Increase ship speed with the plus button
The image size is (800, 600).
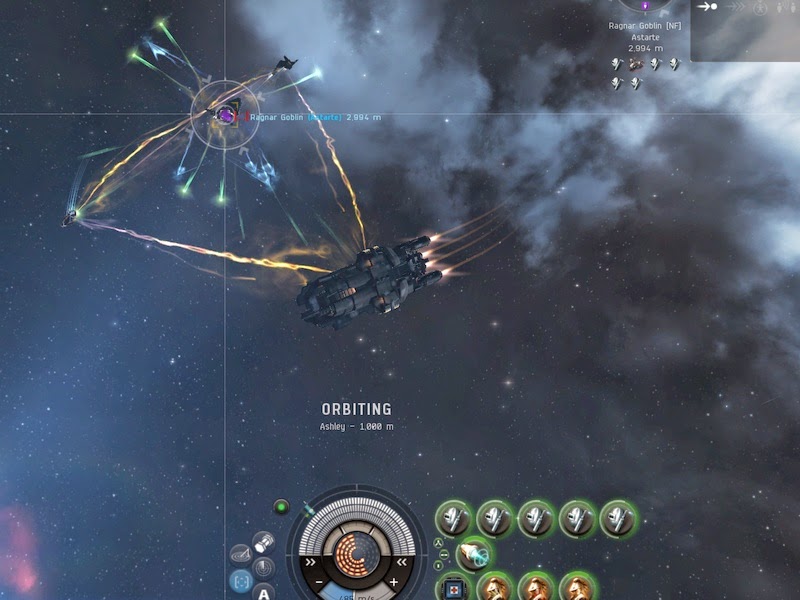(394, 582)
